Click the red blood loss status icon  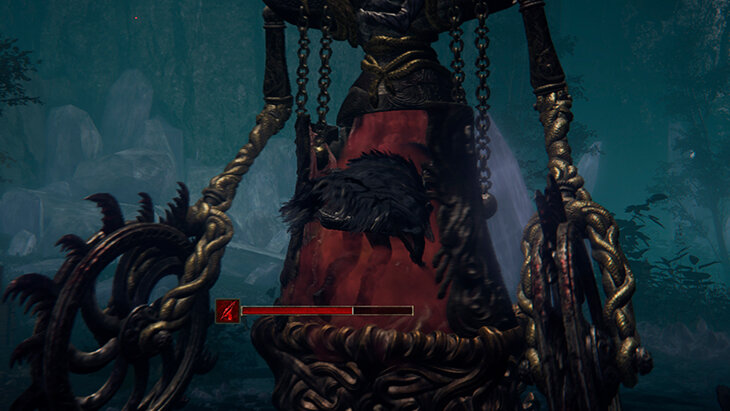coord(227,310)
